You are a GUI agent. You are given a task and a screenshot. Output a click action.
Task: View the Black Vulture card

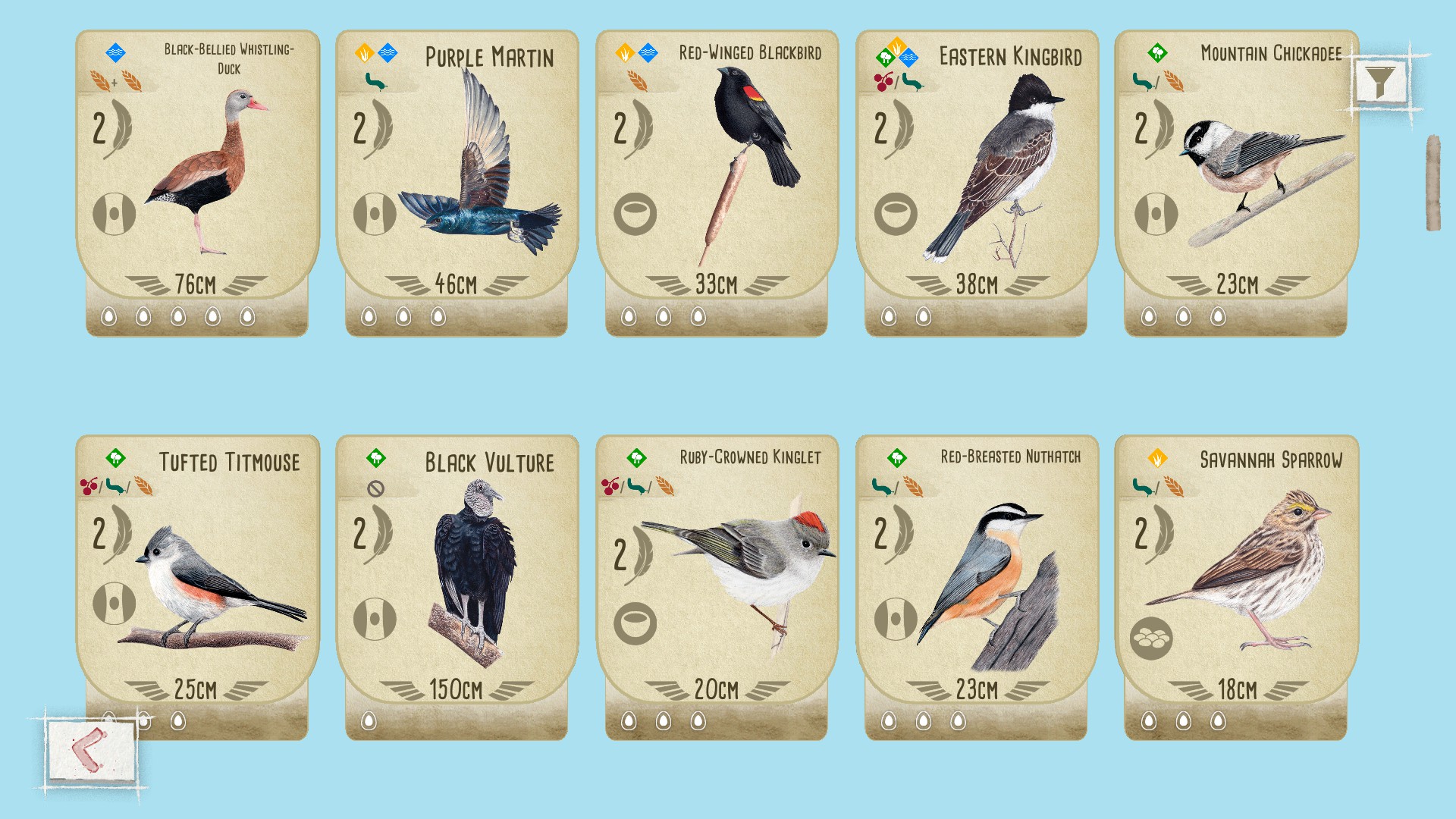[457, 584]
